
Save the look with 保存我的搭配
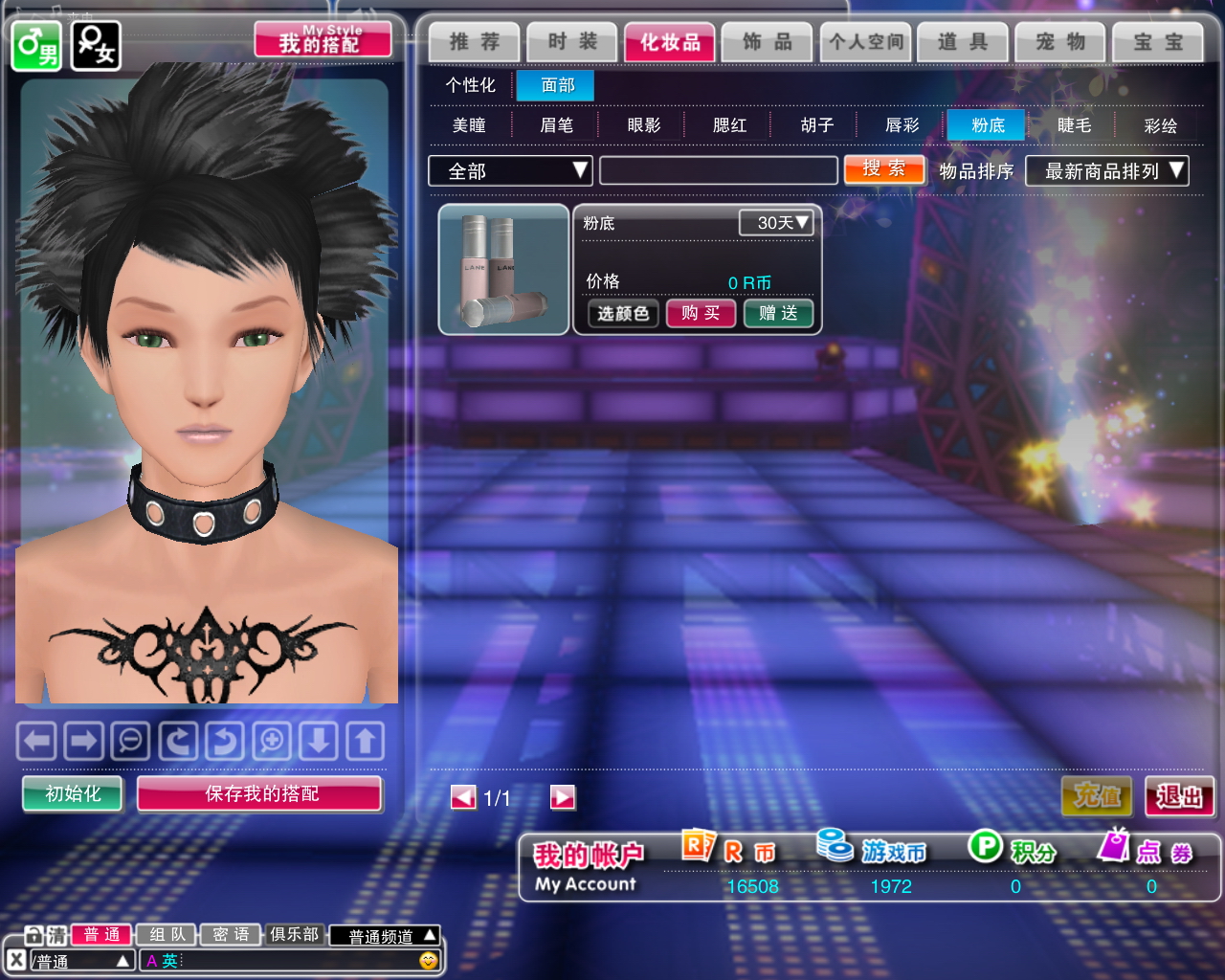[x=260, y=793]
